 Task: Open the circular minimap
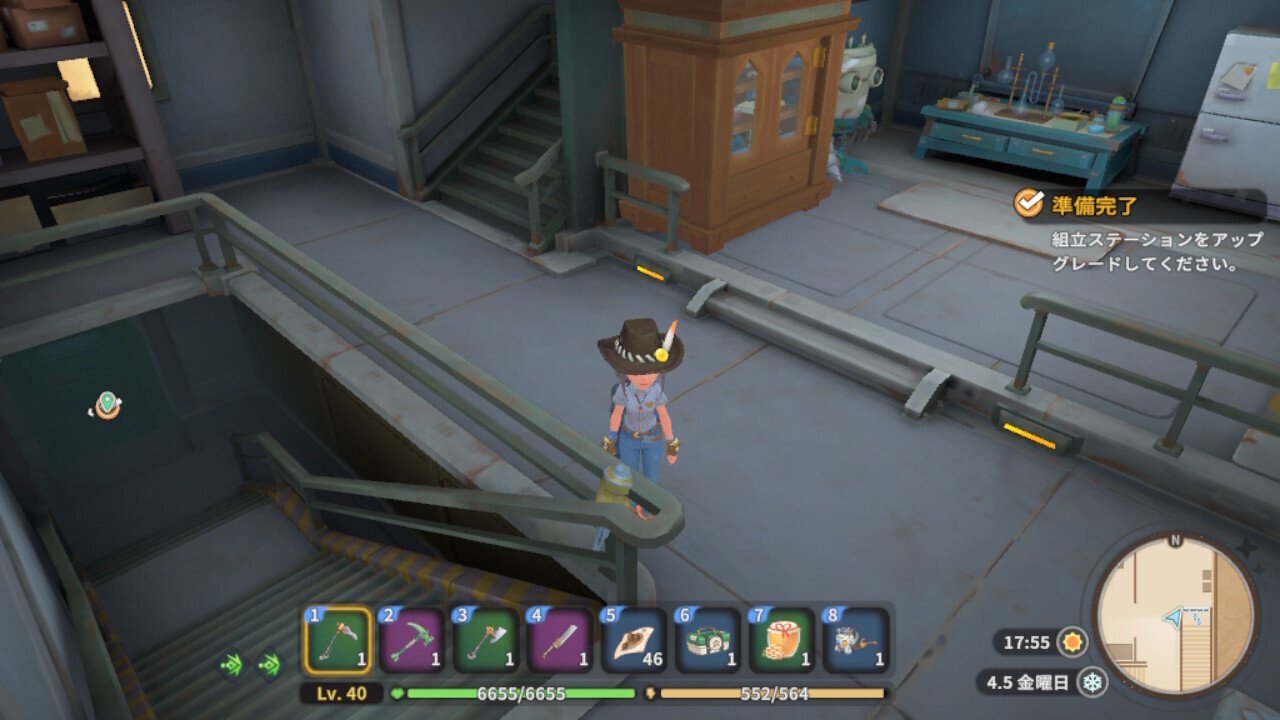click(1175, 616)
